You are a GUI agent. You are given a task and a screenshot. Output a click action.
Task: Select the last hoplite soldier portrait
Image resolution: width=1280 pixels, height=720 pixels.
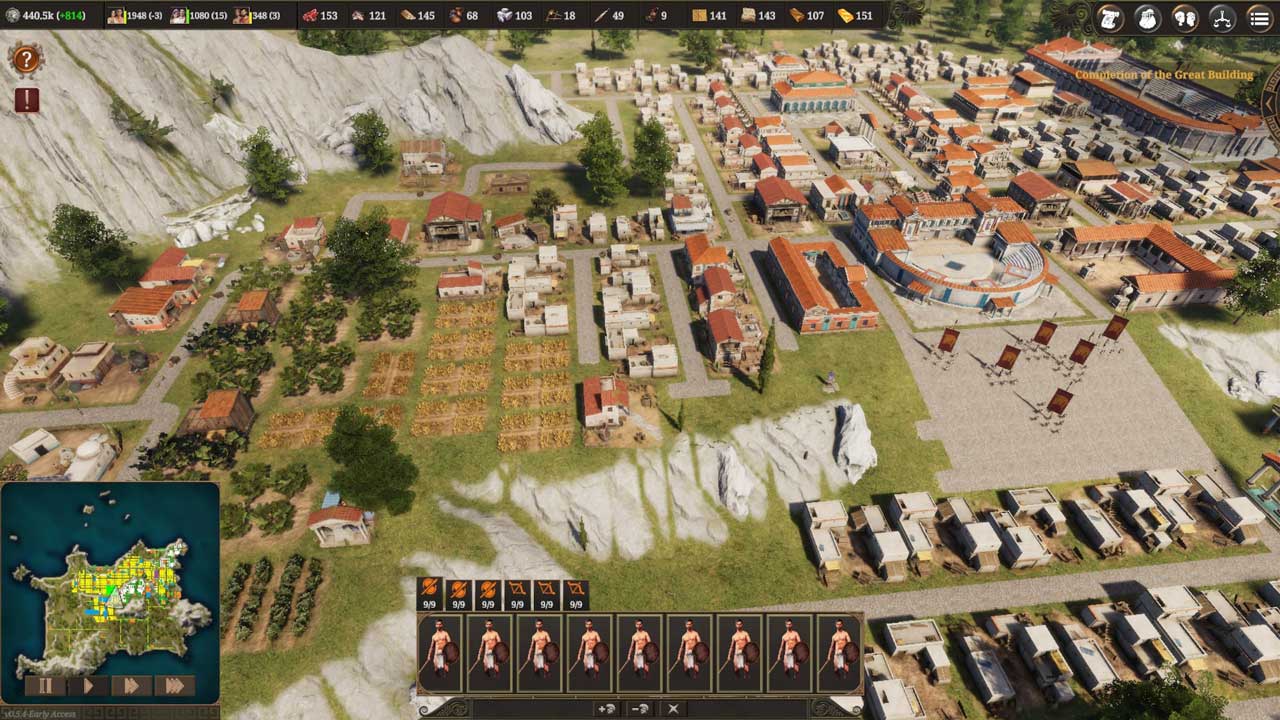(840, 653)
